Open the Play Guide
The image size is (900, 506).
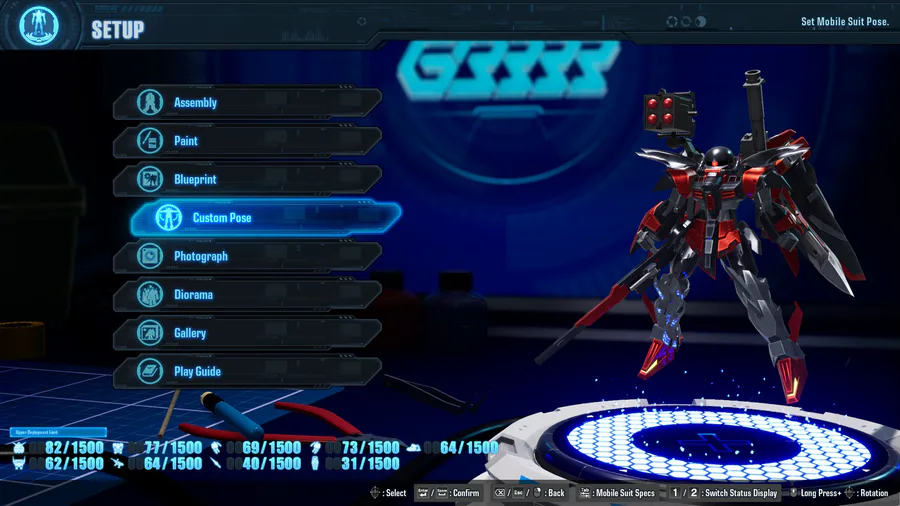pyautogui.click(x=246, y=372)
